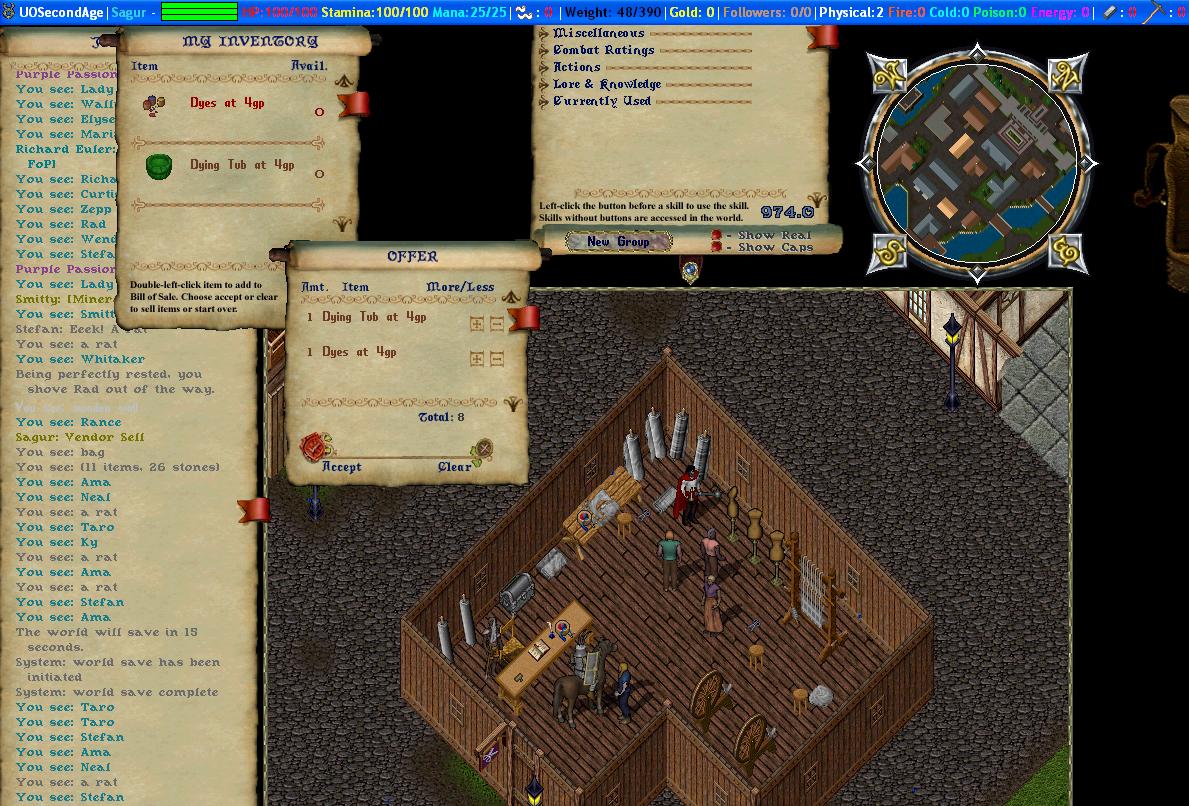Add one more Dyes to the offer
The height and width of the screenshot is (806, 1189).
(476, 359)
